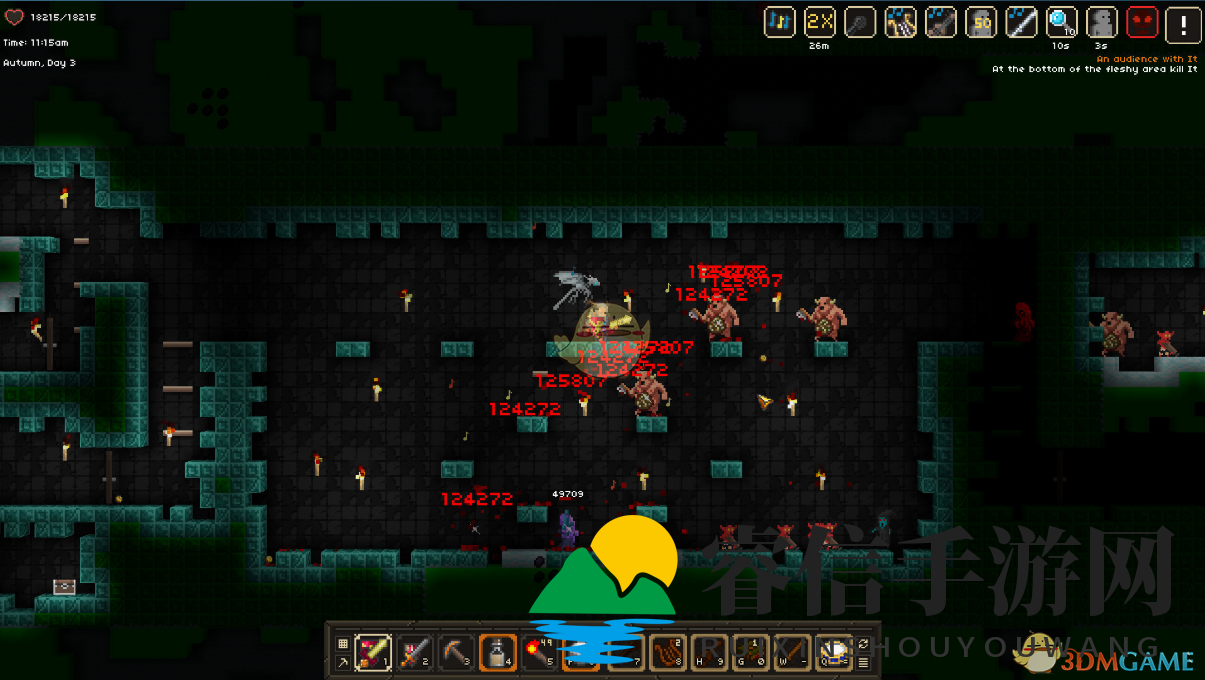Click the microphone status icon
Viewport: 1205px width, 680px height.
pos(860,22)
